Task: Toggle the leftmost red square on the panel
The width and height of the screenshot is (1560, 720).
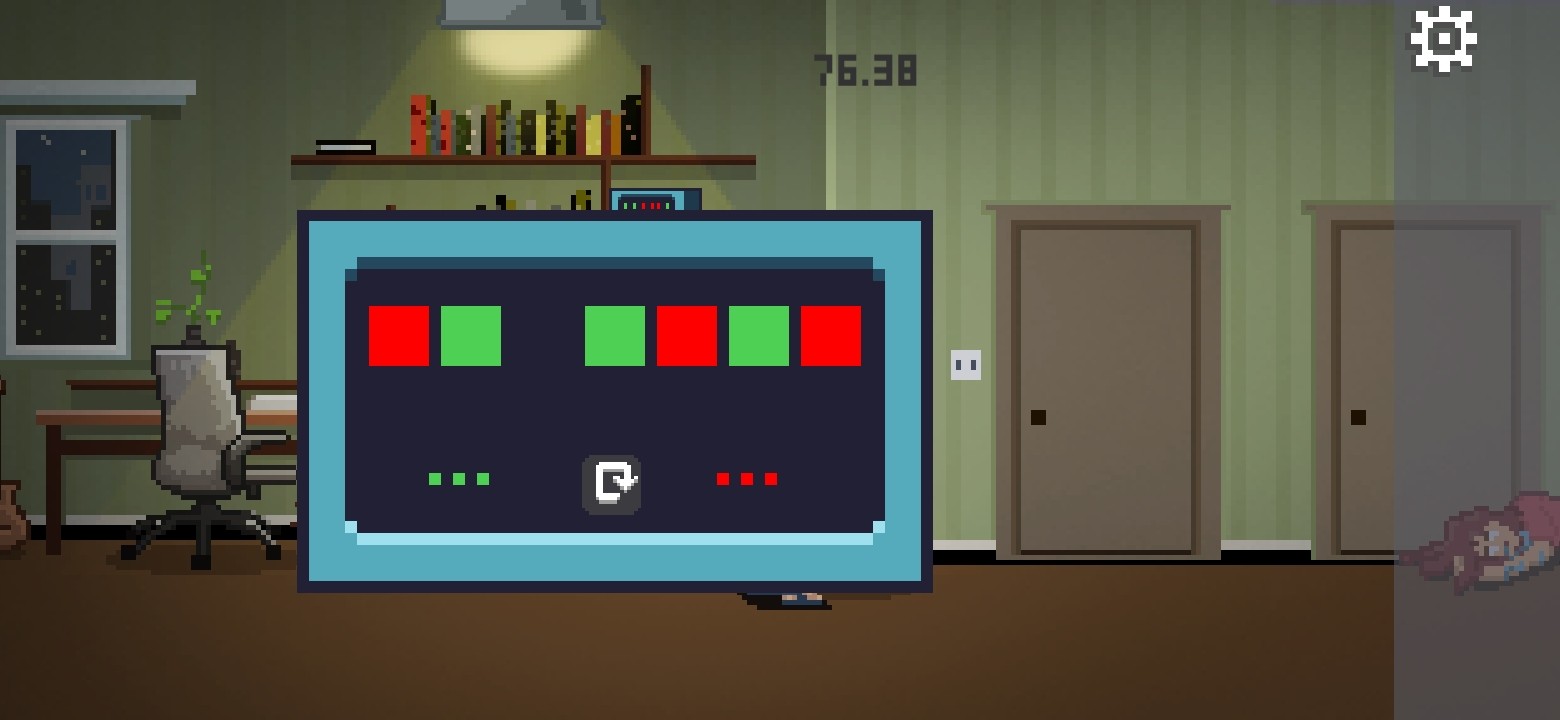Action: tap(398, 335)
